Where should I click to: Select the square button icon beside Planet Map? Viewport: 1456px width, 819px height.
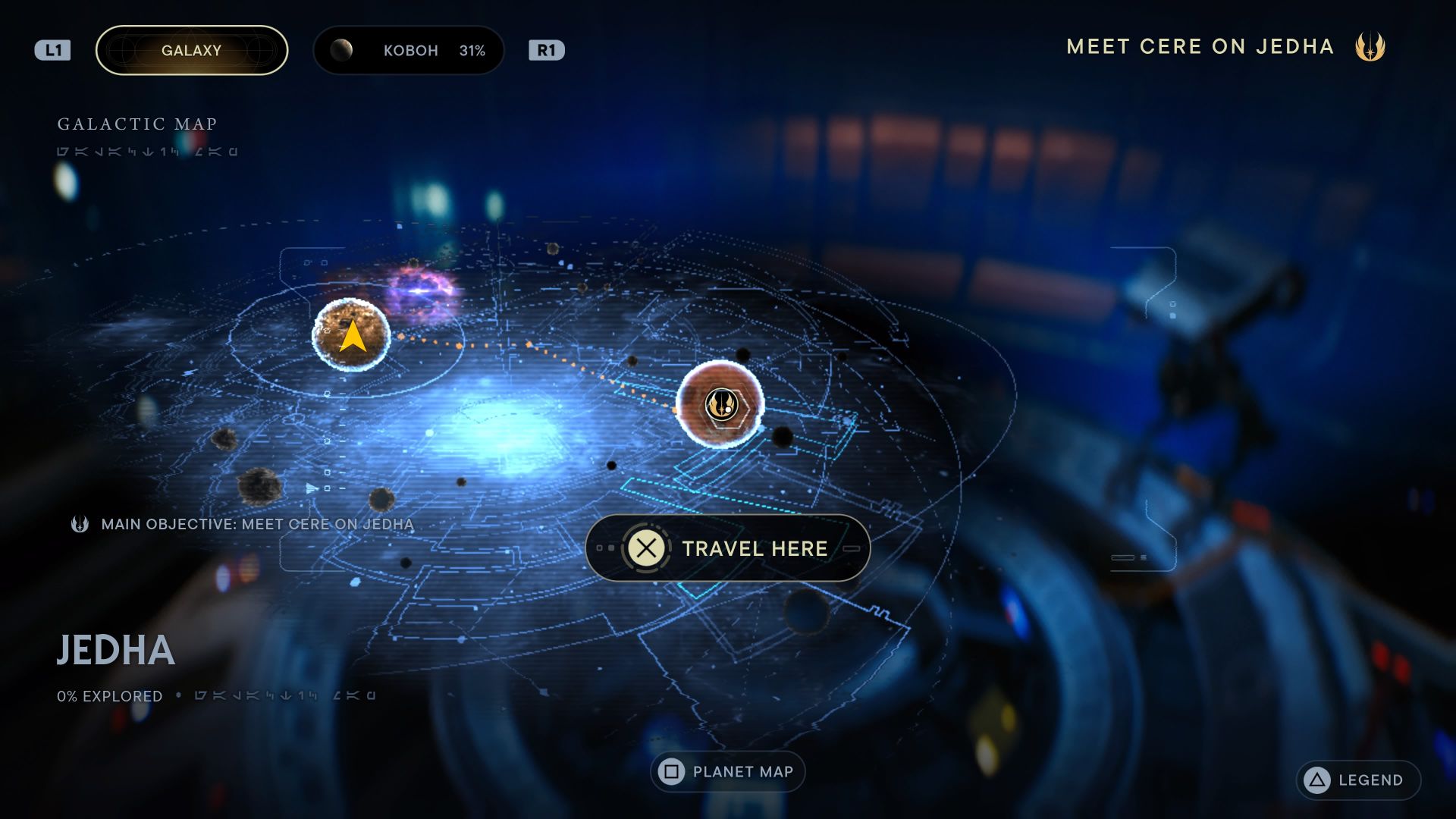pyautogui.click(x=670, y=771)
